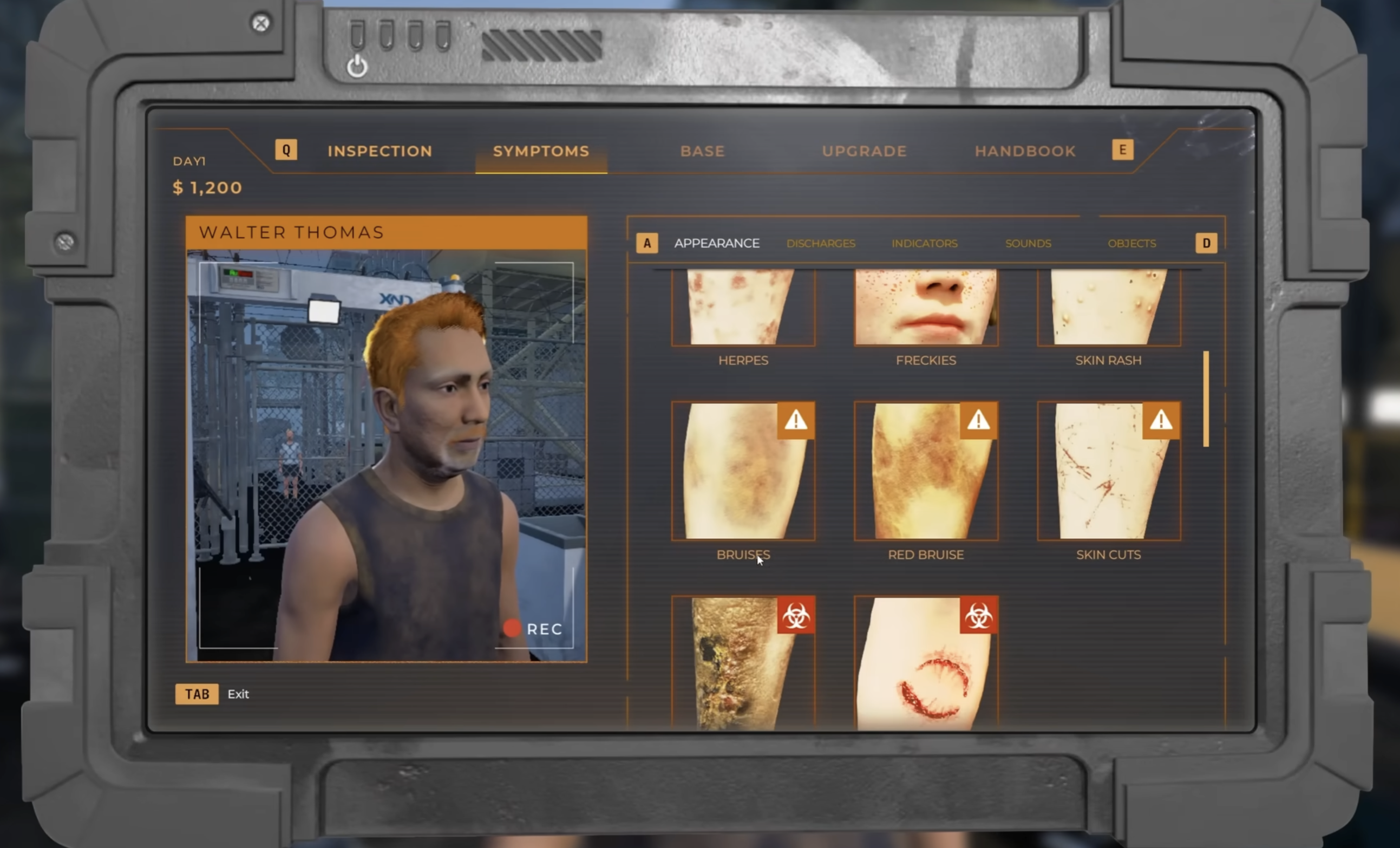Image resolution: width=1400 pixels, height=848 pixels.
Task: Switch to the Sounds category
Action: point(1028,243)
